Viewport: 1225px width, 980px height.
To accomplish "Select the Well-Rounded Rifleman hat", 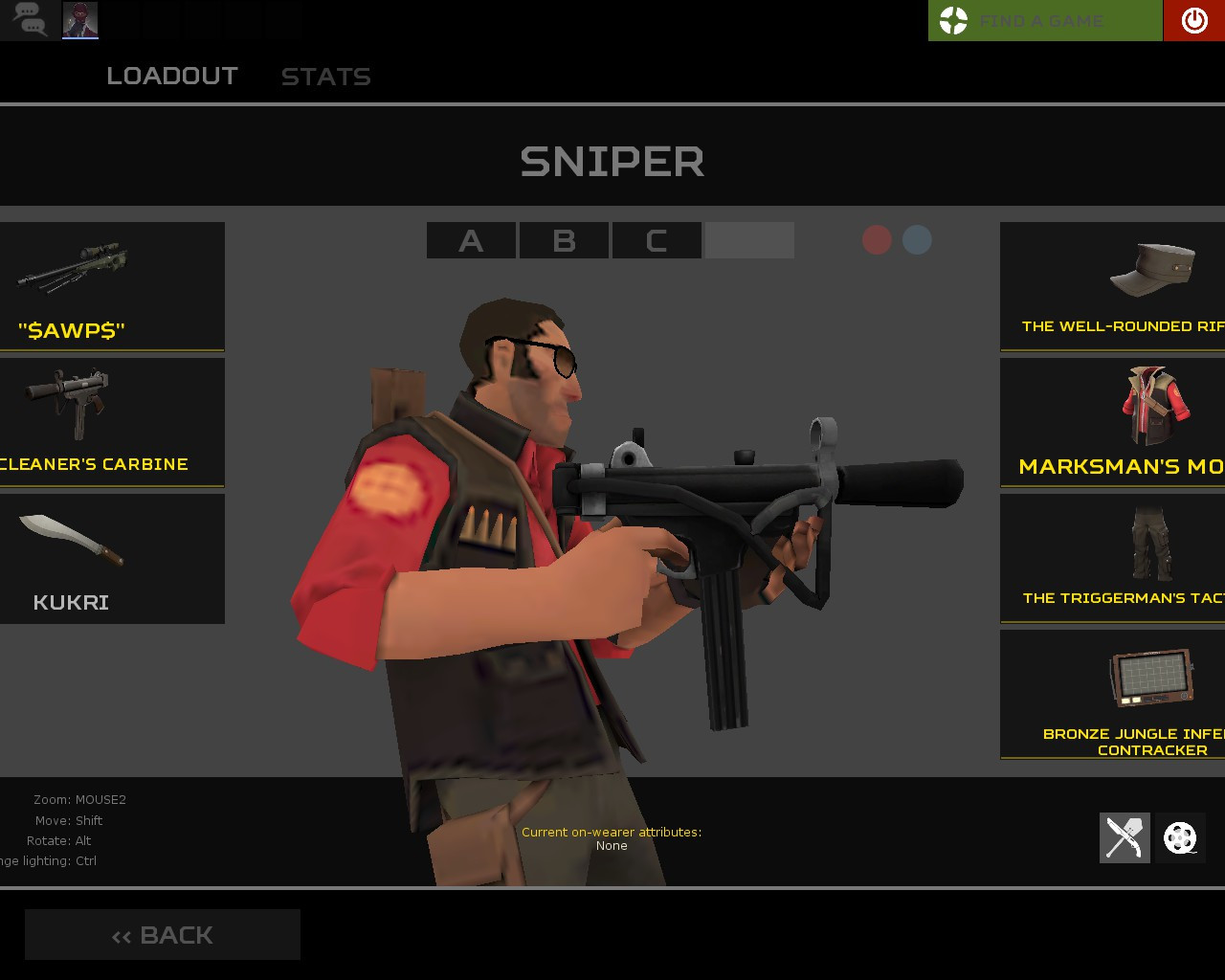I will coord(1120,285).
